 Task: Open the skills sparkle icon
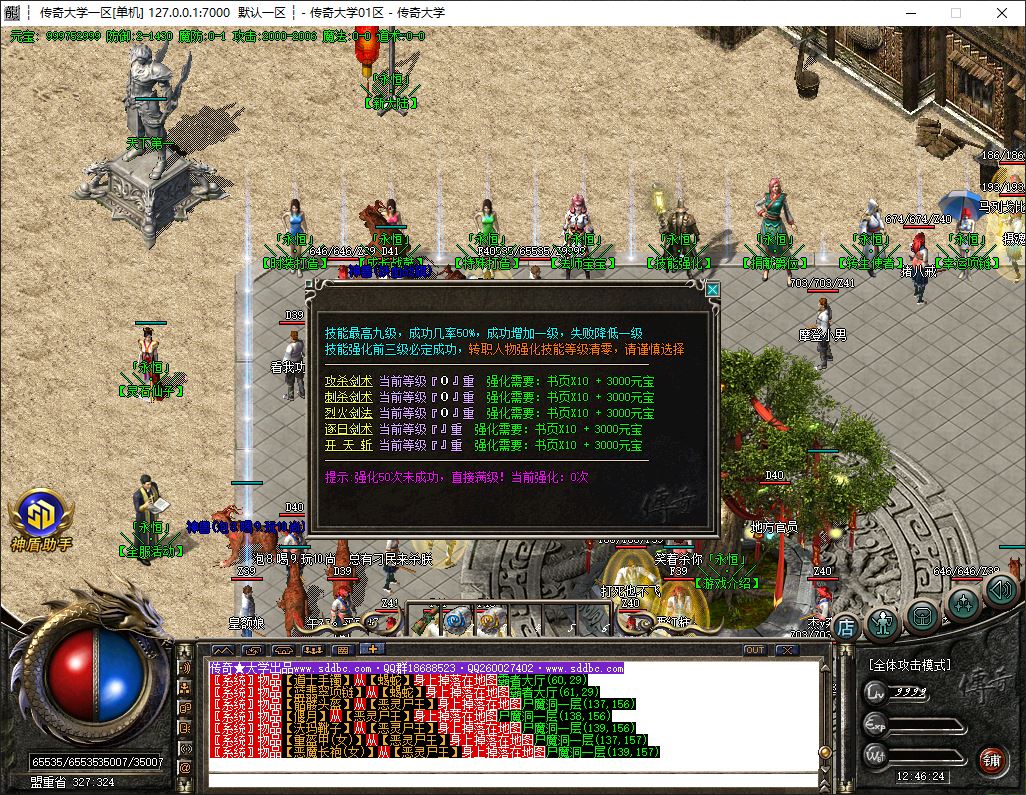pyautogui.click(x=963, y=603)
